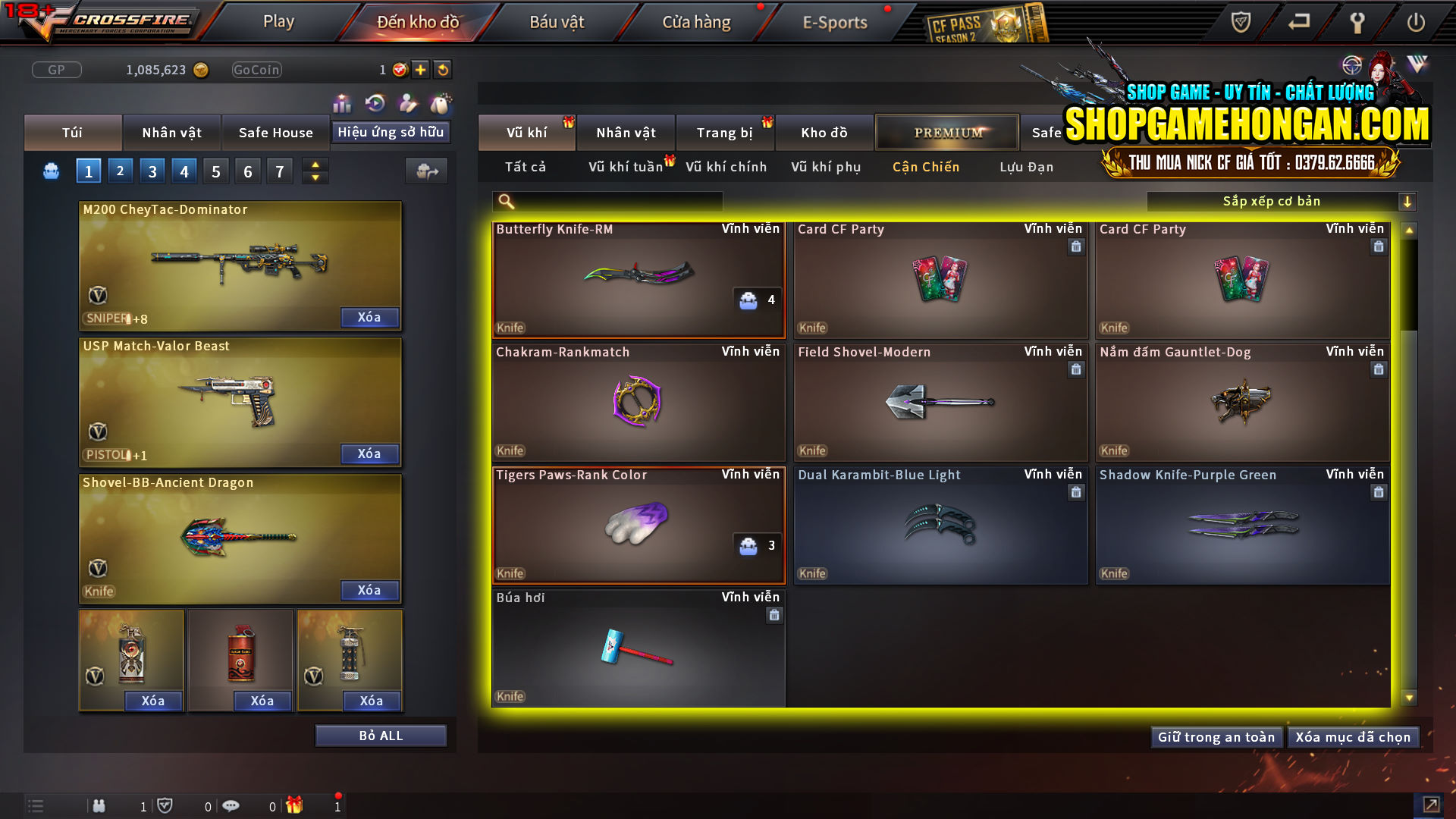The image size is (1456, 819).
Task: Click the trash icon on Dual Karambit-Blue Light
Action: [1076, 491]
